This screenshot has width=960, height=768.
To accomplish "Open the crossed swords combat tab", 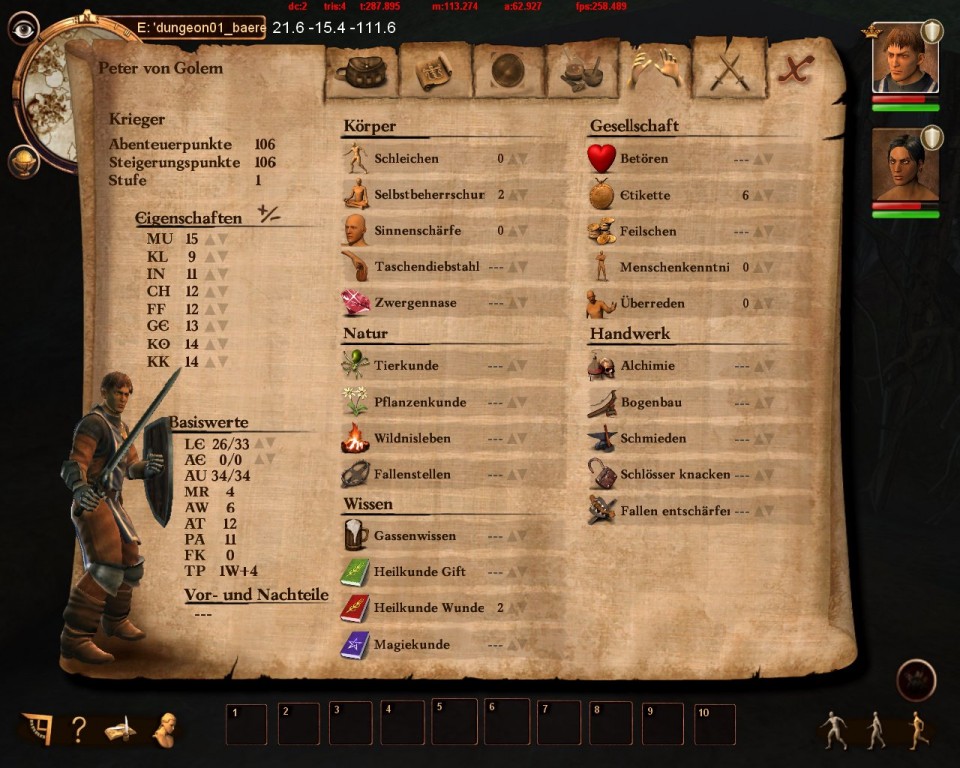I will 730,72.
